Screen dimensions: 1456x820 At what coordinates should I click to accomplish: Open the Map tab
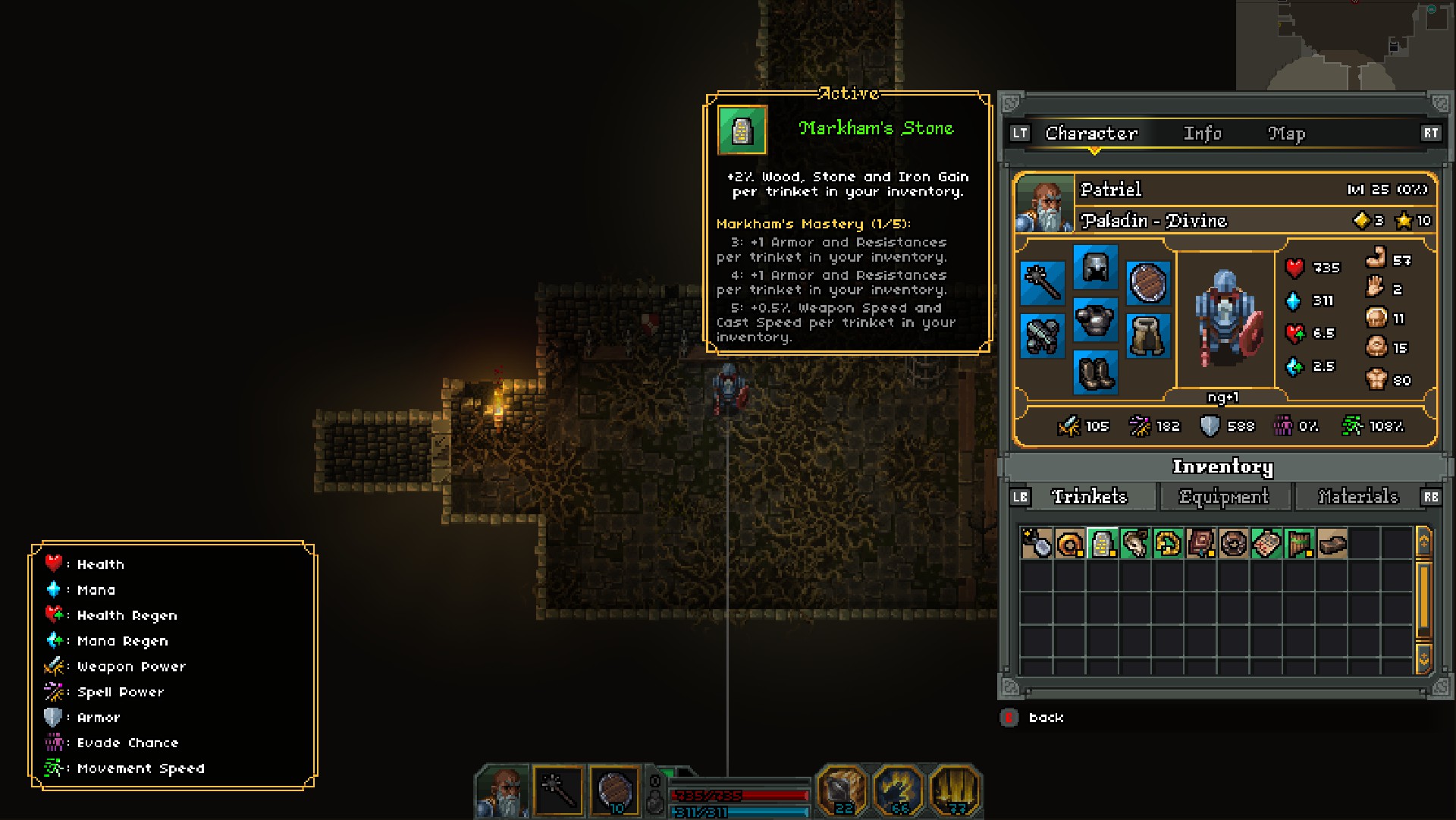(x=1286, y=134)
